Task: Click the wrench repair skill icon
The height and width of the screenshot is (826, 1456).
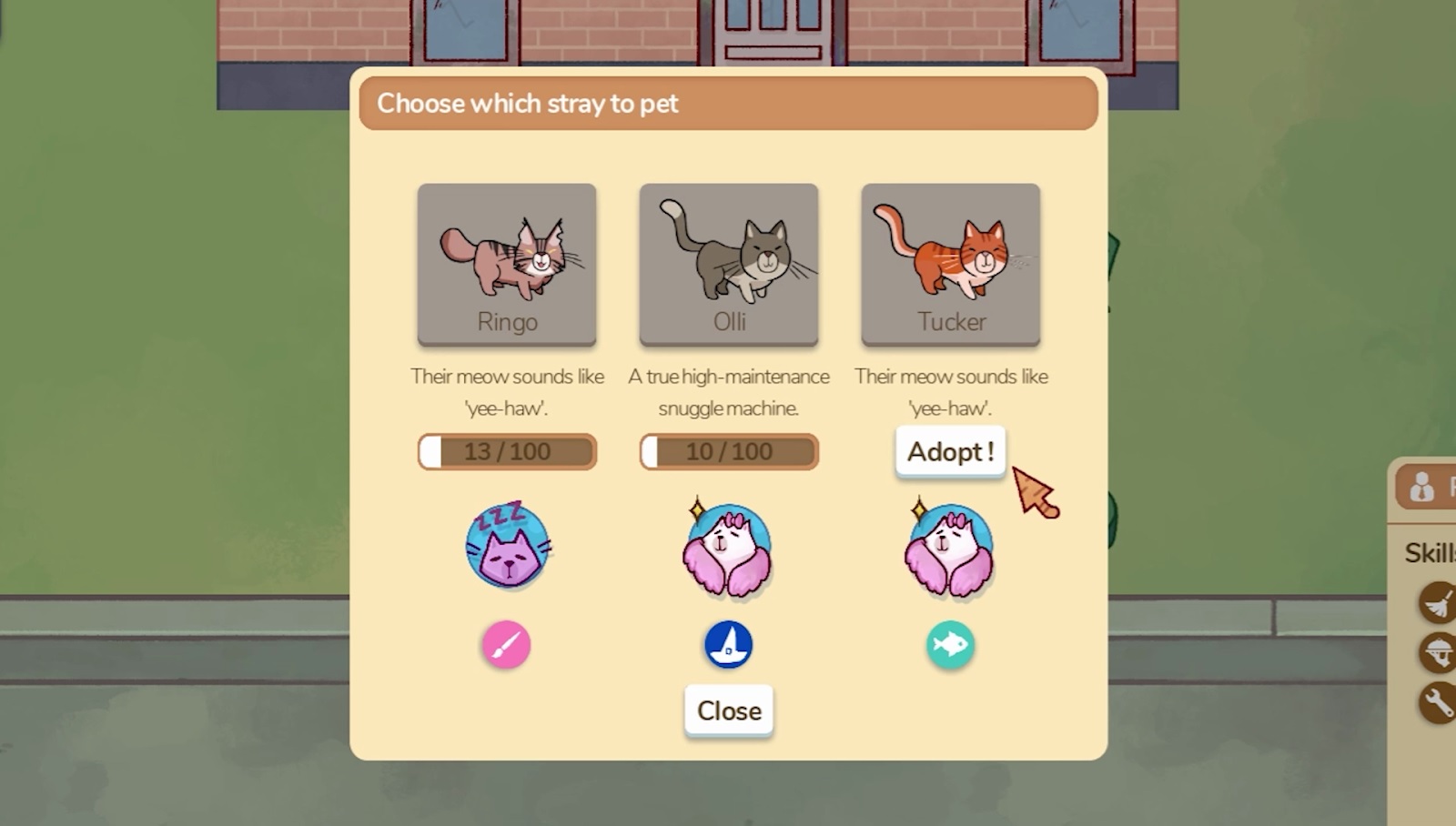Action: click(x=1438, y=700)
